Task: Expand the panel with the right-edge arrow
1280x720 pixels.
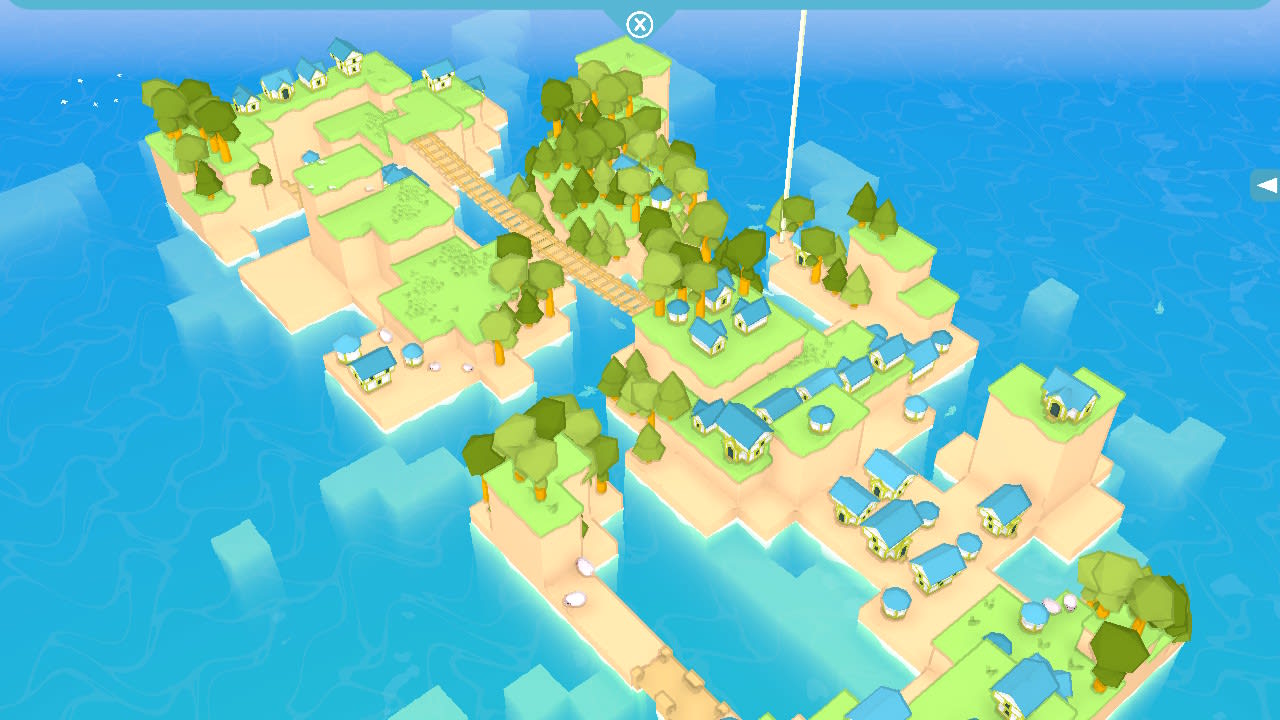Action: click(x=1268, y=185)
